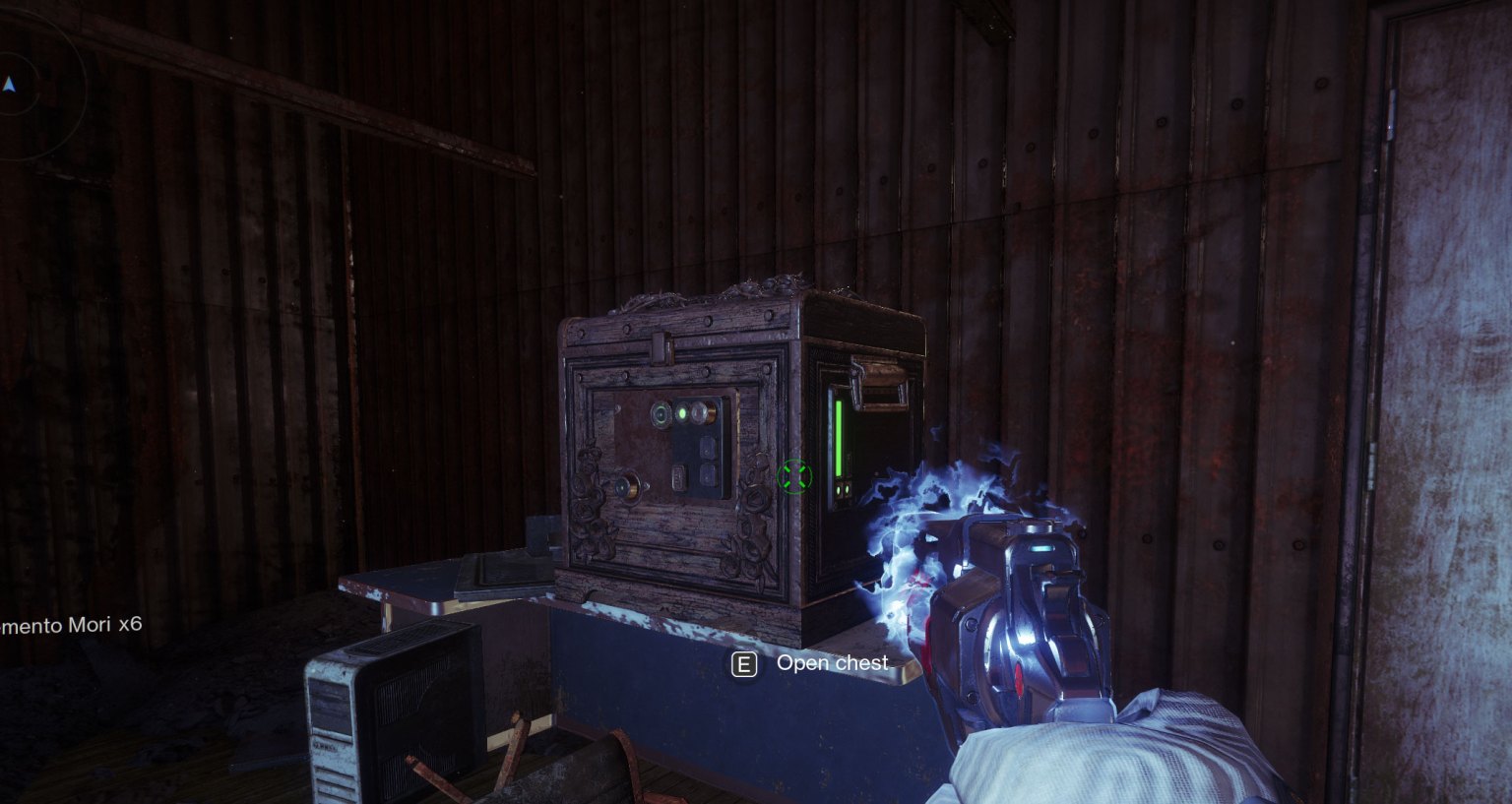This screenshot has height=804, width=1512.
Task: Select the green glowing indicator light
Action: (681, 412)
